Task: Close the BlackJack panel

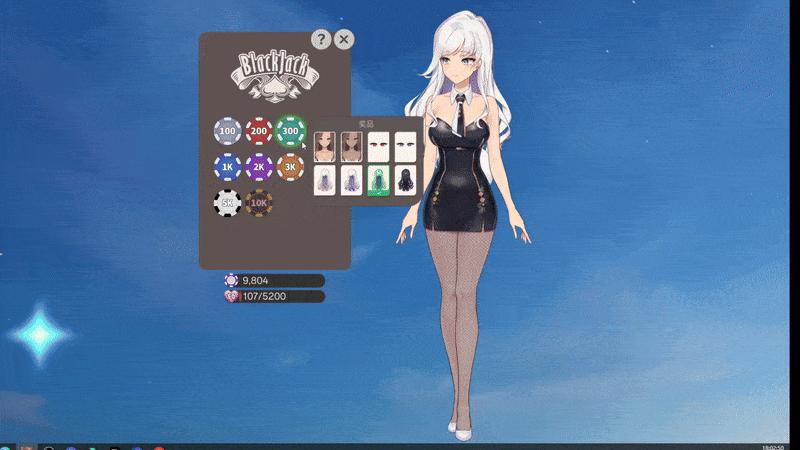Action: coord(344,39)
